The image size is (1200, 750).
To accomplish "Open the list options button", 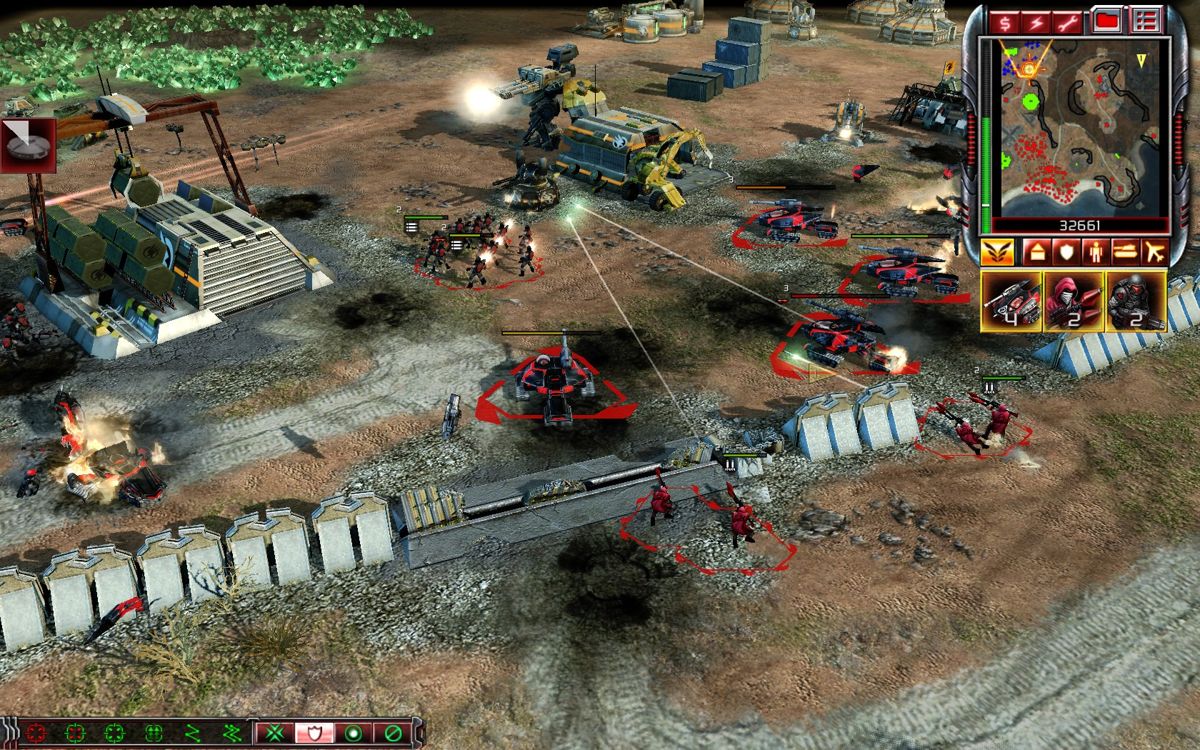I will (1145, 21).
